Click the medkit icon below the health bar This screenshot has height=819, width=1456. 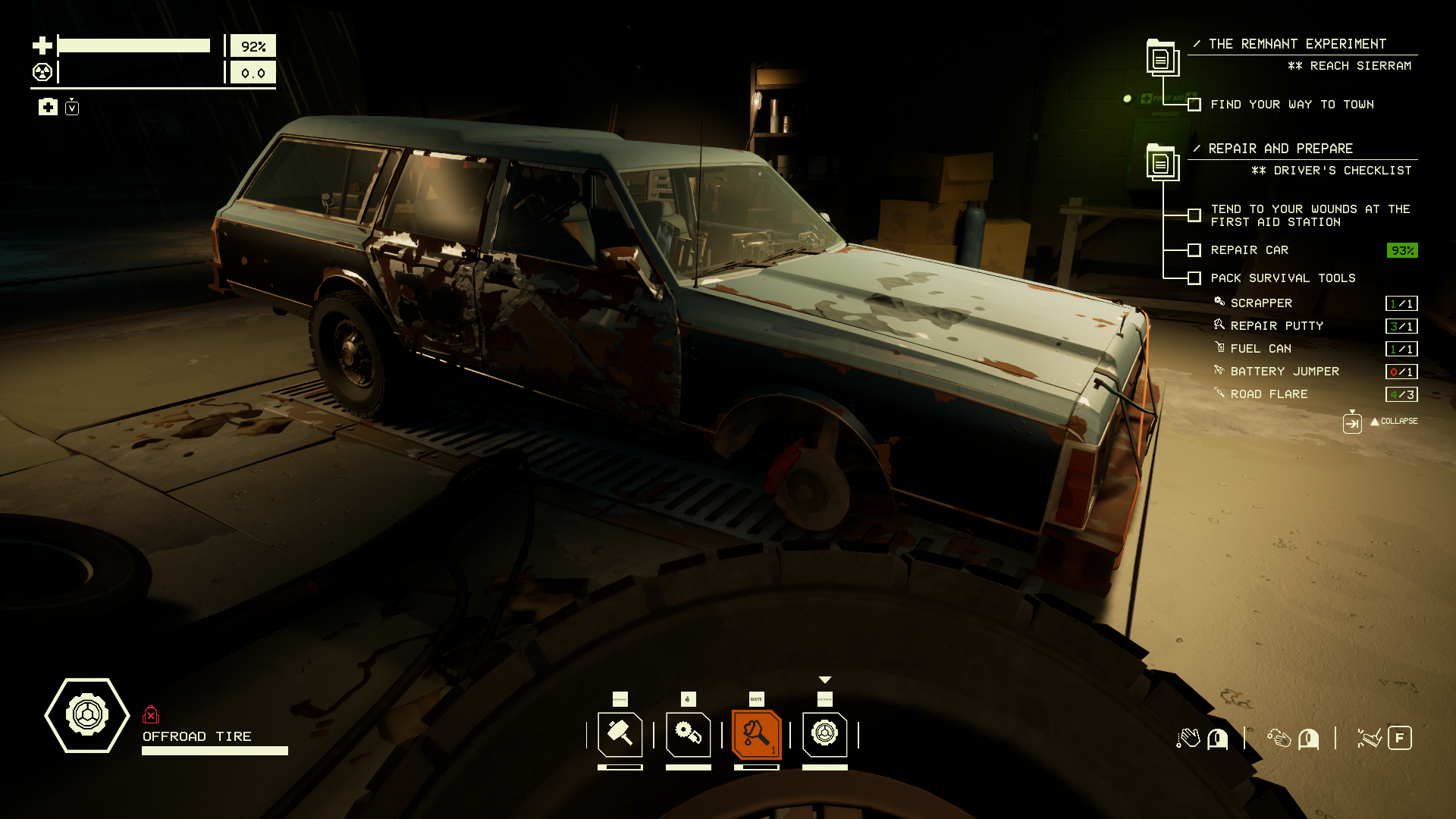(48, 107)
